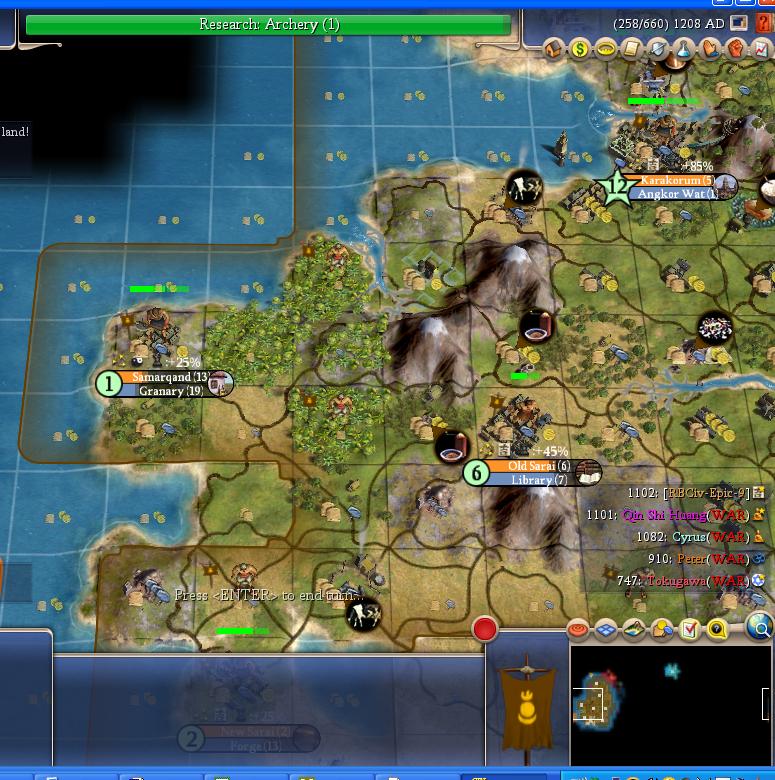This screenshot has height=780, width=775.
Task: Toggle the resource display button
Action: pyautogui.click(x=662, y=629)
